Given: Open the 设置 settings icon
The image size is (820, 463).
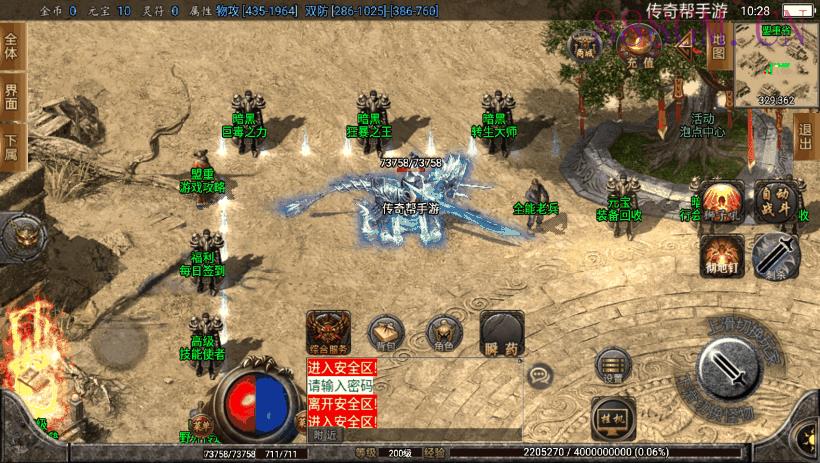Looking at the screenshot, I should pos(613,367).
